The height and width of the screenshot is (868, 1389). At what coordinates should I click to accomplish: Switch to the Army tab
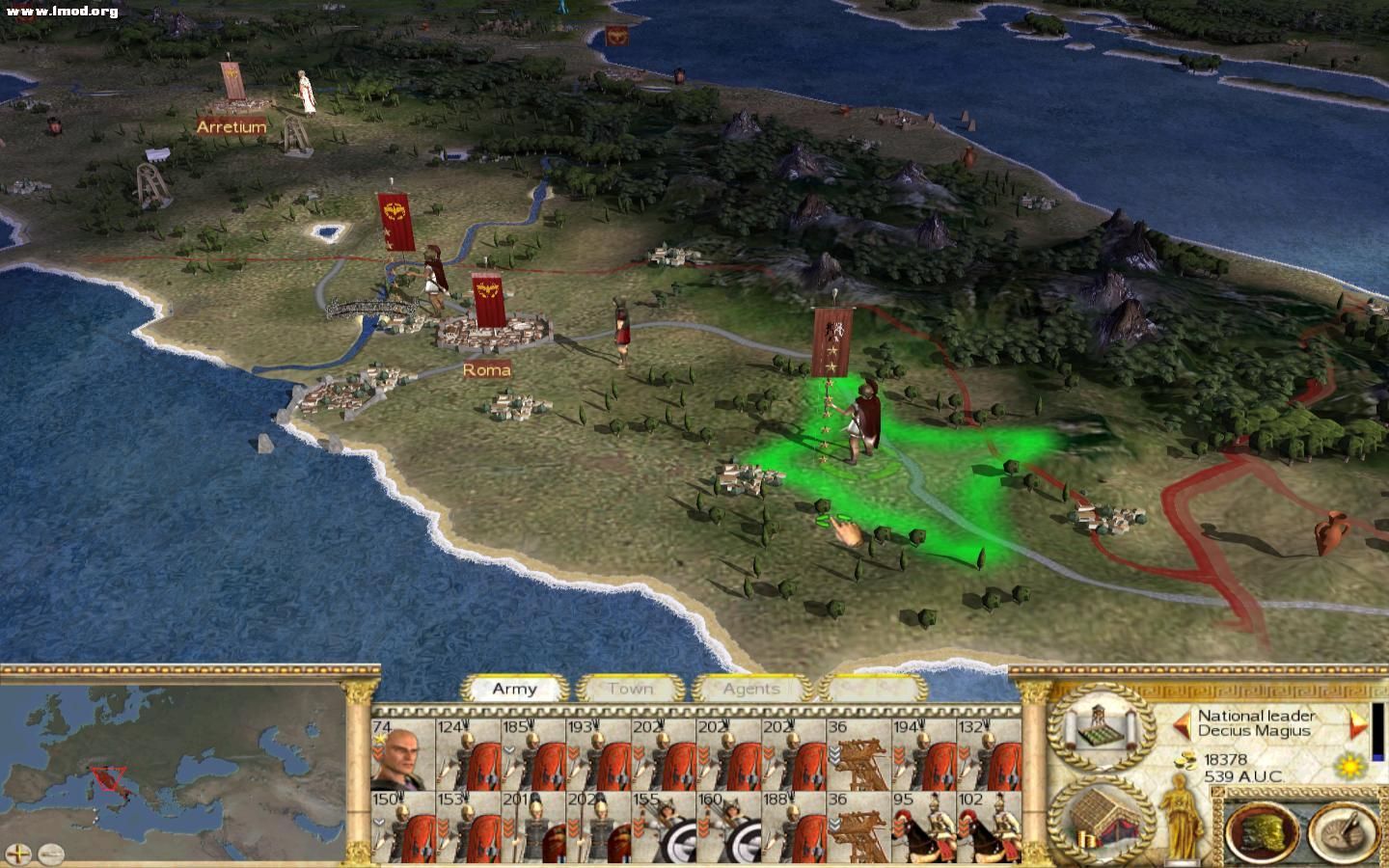[x=514, y=689]
